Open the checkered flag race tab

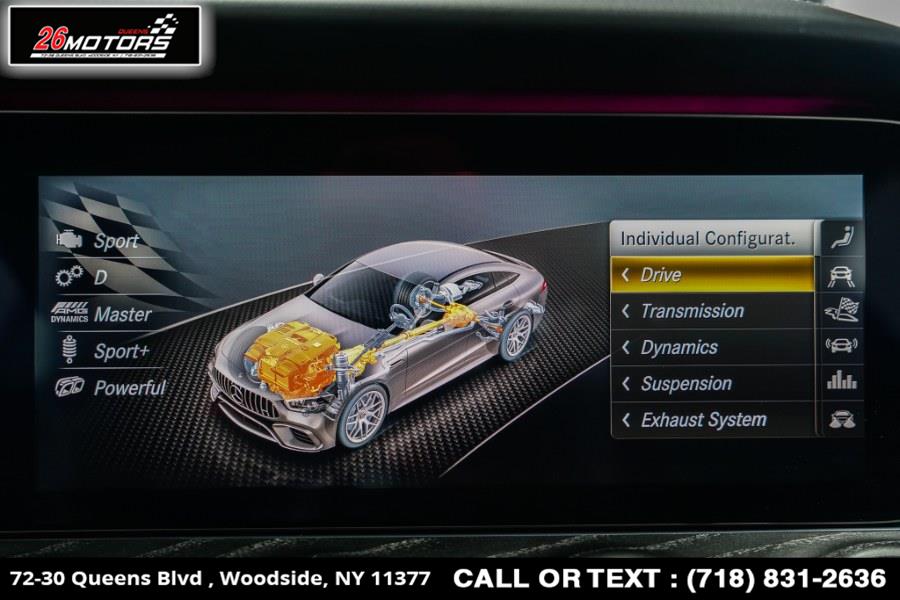click(841, 312)
